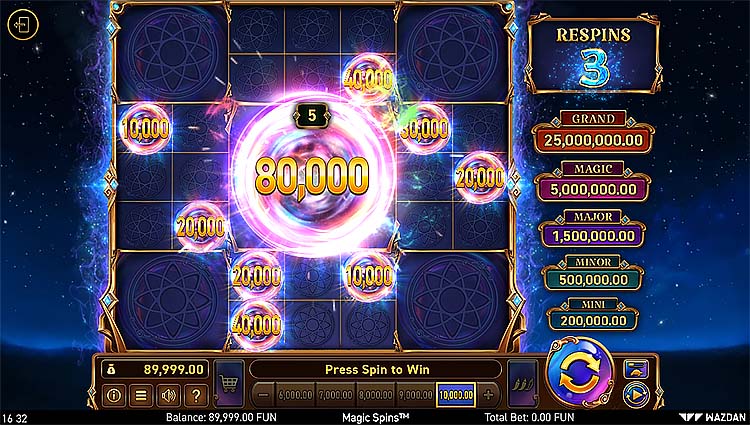This screenshot has height=425, width=750.
Task: Select the highlighted 10,000.00 bet value
Action: point(454,395)
